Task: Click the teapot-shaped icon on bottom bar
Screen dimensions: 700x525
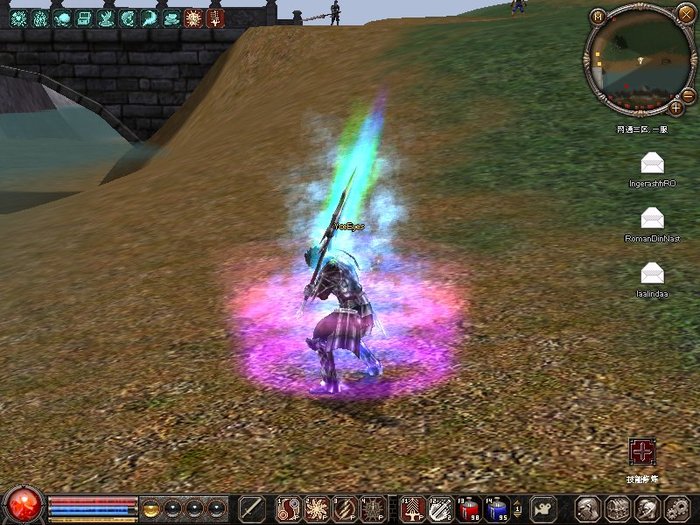Action: pyautogui.click(x=544, y=508)
